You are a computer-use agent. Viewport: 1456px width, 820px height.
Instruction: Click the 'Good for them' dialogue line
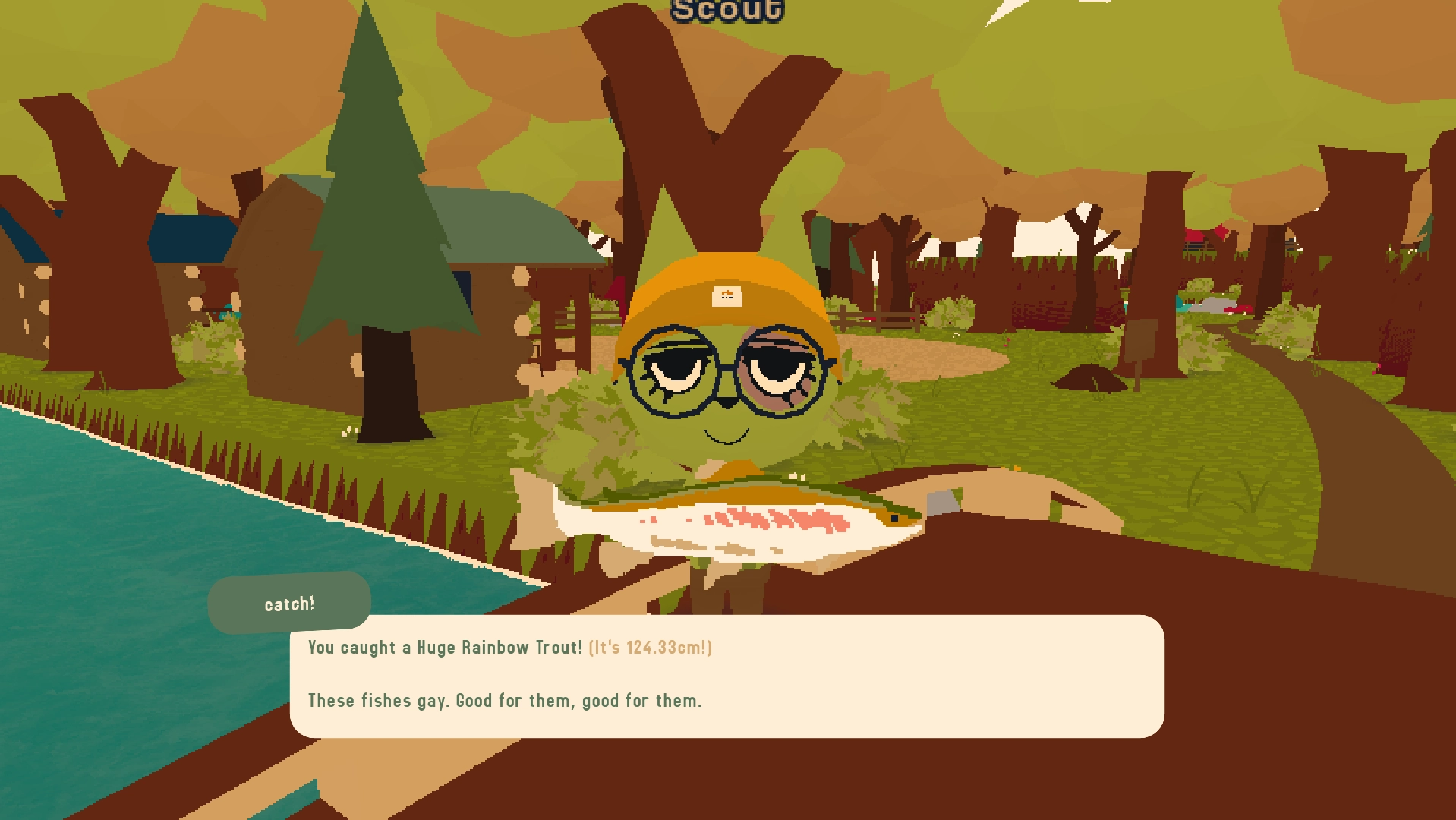click(x=504, y=701)
